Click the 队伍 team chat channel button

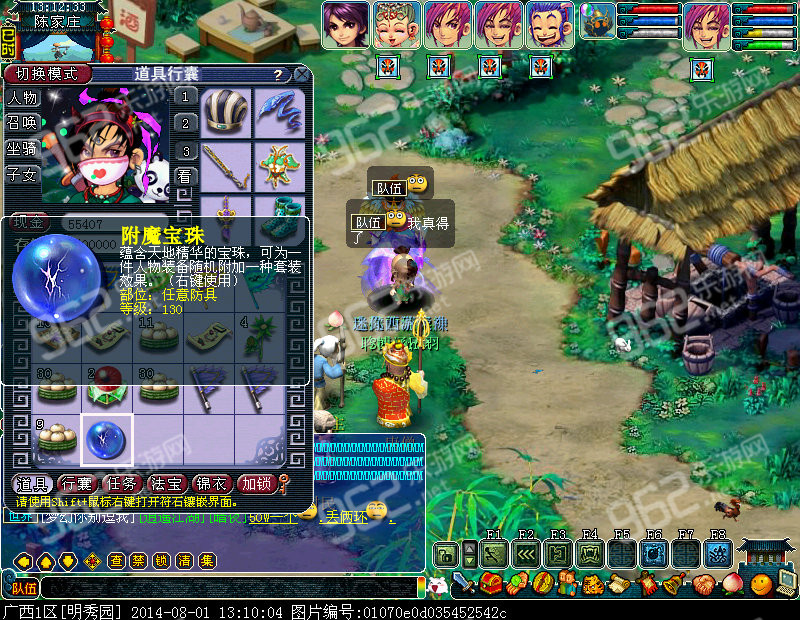[x=22, y=588]
